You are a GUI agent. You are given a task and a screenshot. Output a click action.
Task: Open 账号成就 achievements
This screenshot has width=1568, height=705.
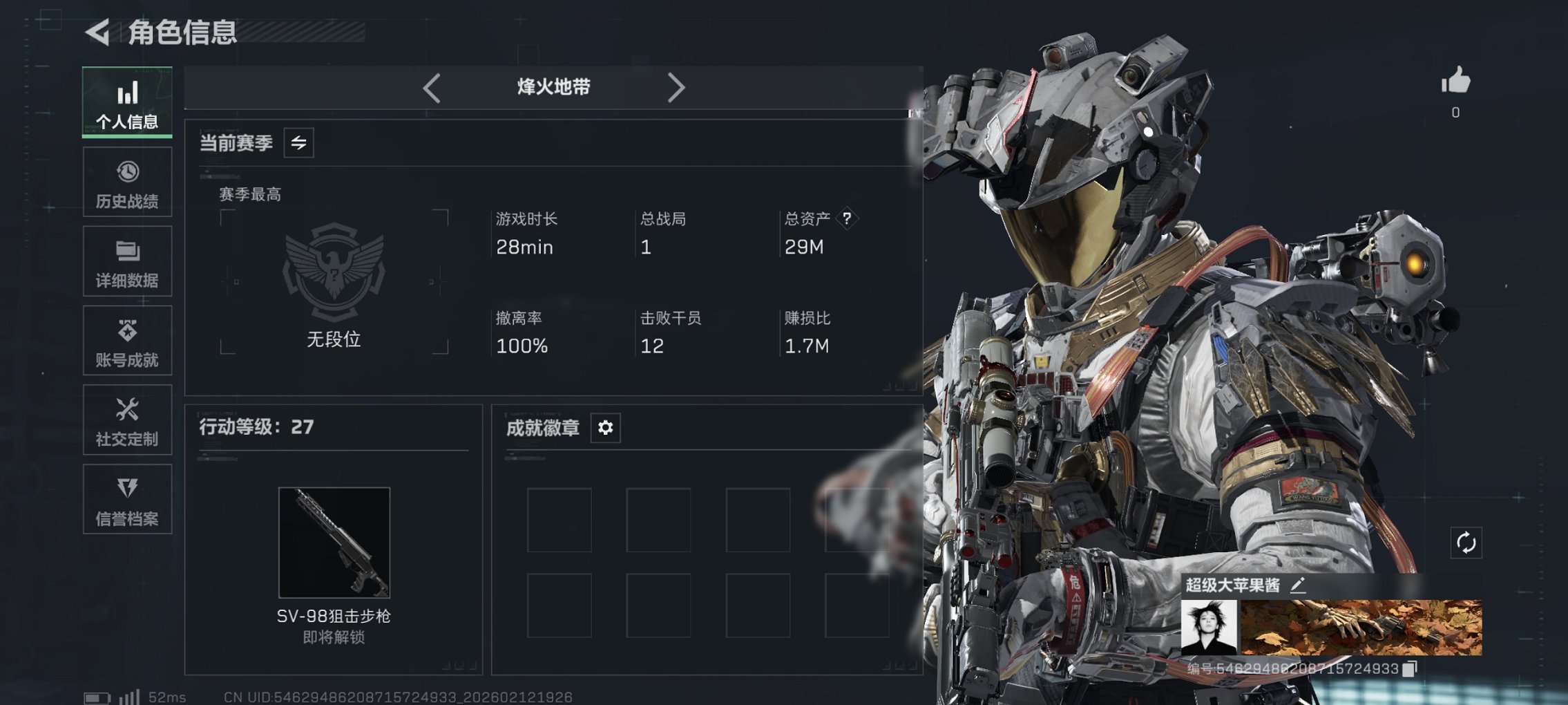[127, 341]
